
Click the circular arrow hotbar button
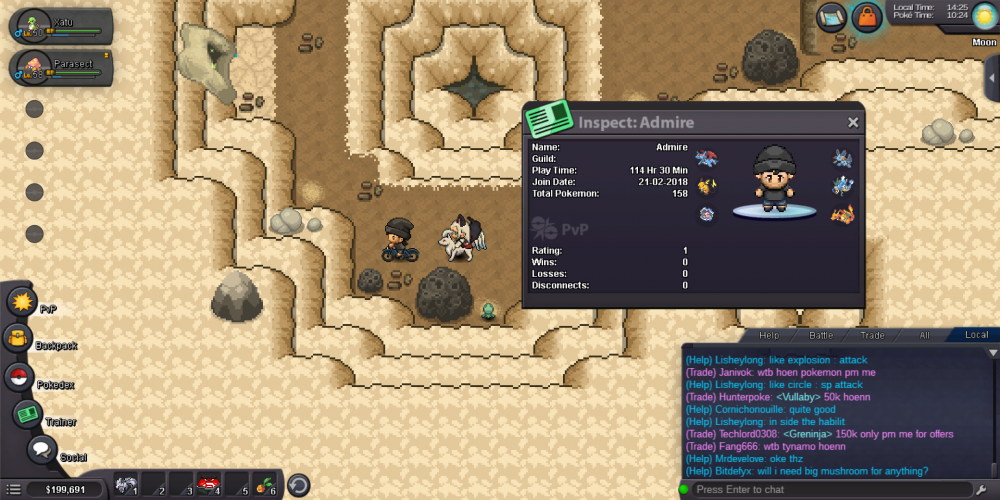298,486
